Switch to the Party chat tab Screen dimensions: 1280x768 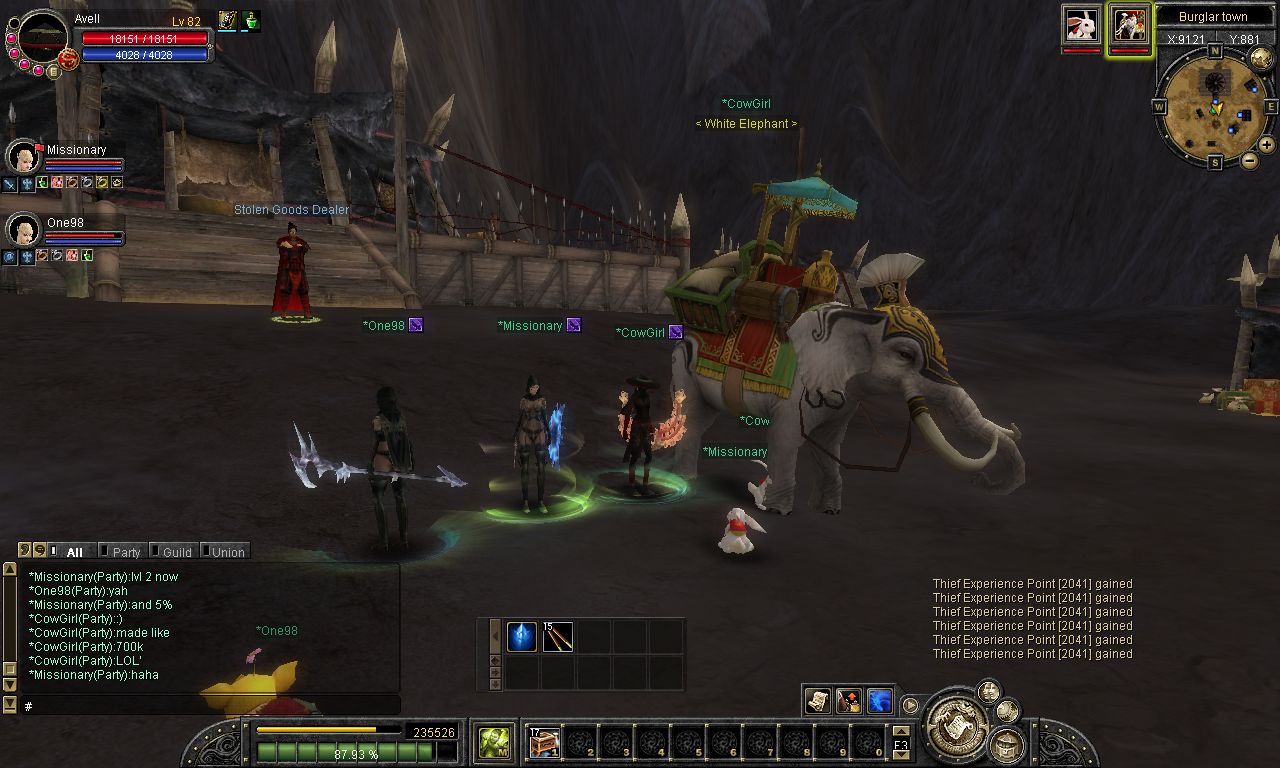click(125, 552)
